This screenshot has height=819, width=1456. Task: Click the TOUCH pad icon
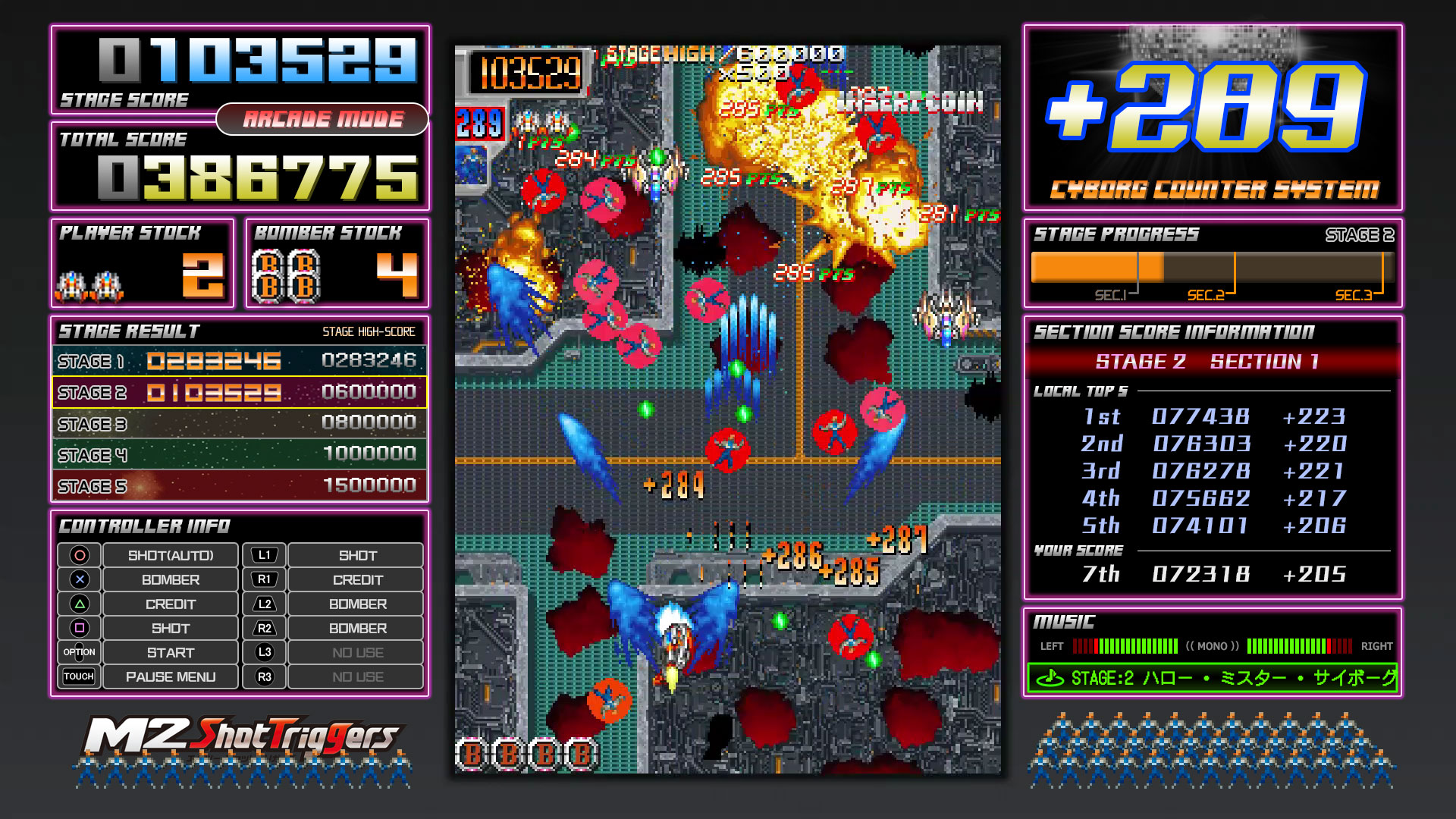(x=80, y=676)
